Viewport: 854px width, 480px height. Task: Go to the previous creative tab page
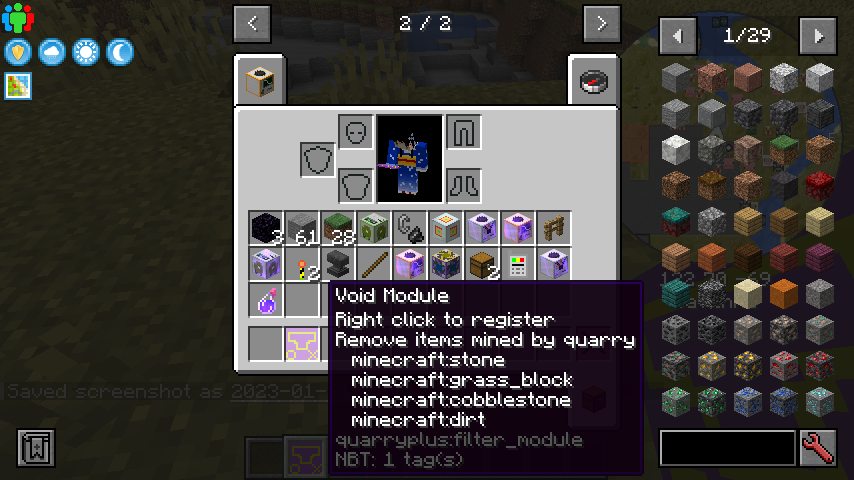pyautogui.click(x=252, y=22)
